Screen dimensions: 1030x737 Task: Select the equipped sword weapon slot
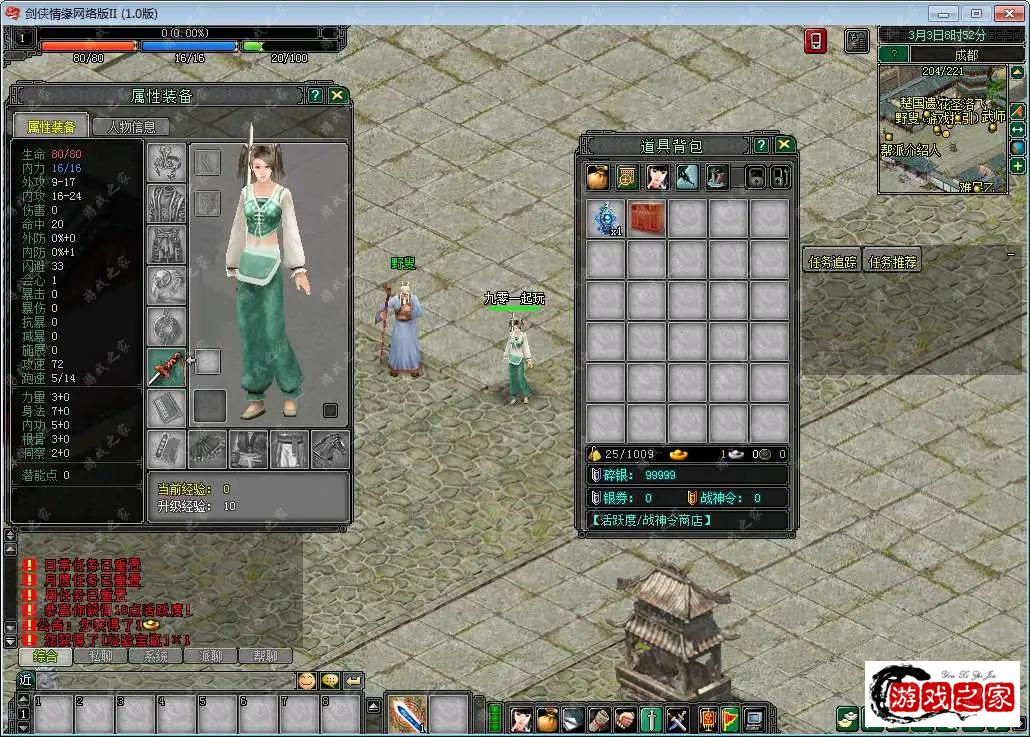pos(166,367)
